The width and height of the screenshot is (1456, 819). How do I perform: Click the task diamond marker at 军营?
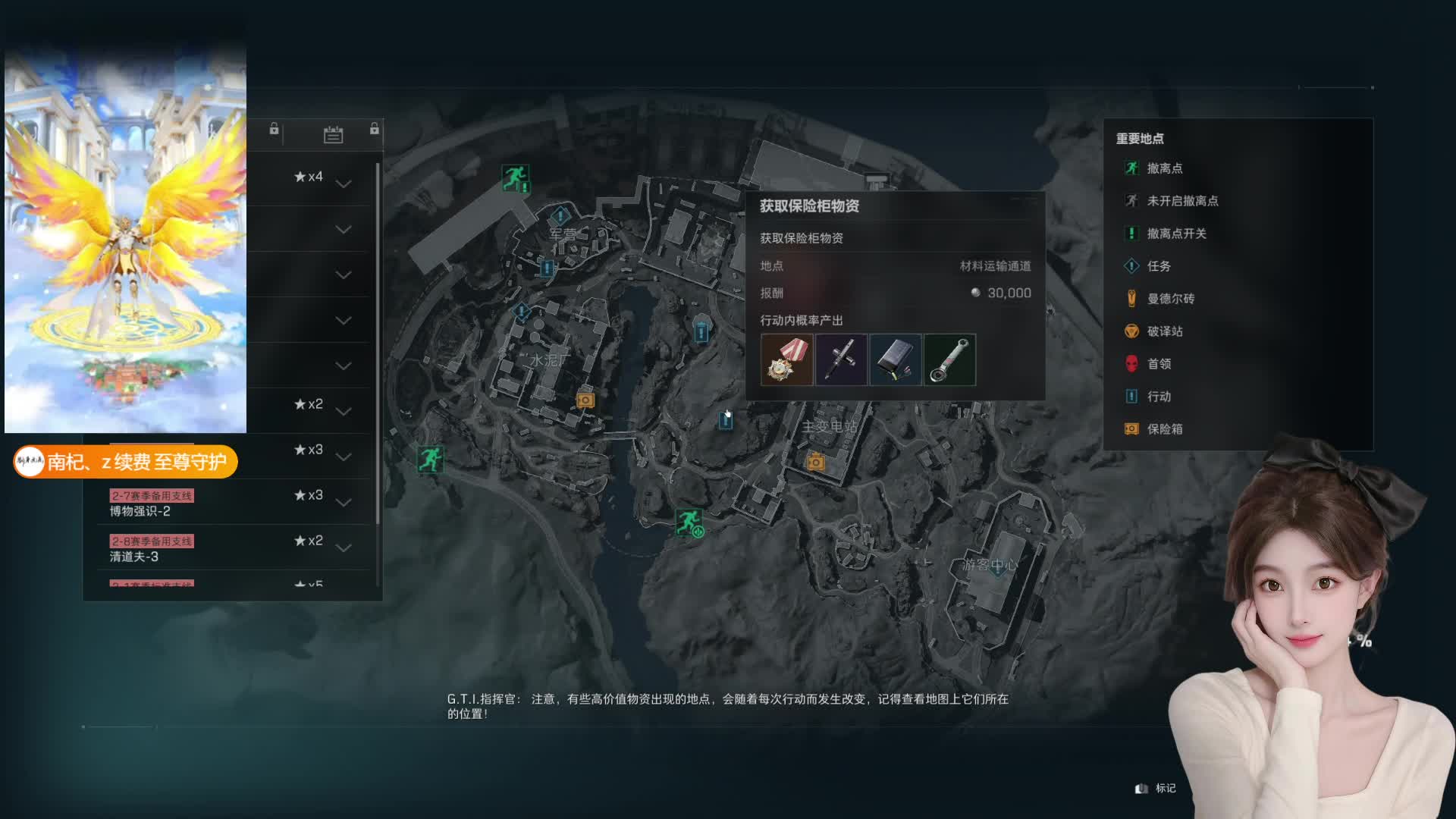coord(560,216)
